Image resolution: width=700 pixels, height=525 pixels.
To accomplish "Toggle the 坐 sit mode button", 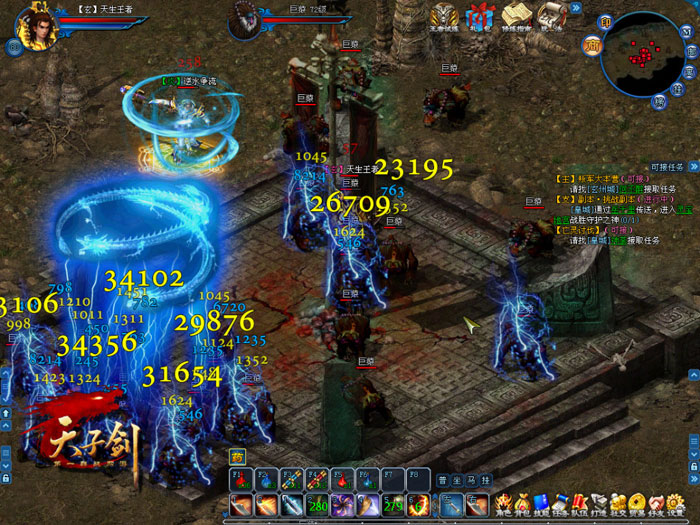I will pyautogui.click(x=456, y=479).
